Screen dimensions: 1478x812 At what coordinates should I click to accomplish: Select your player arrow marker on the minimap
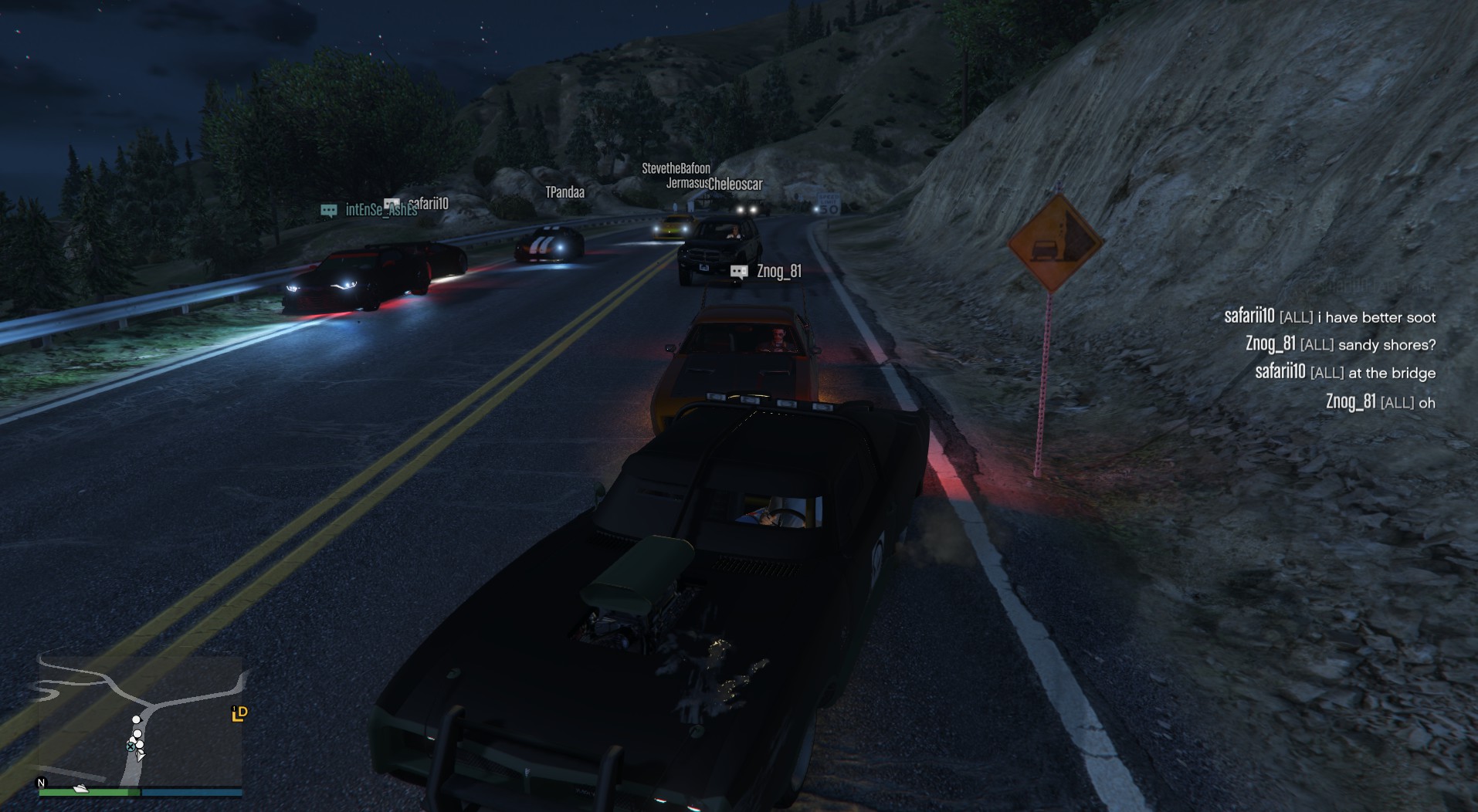[140, 756]
